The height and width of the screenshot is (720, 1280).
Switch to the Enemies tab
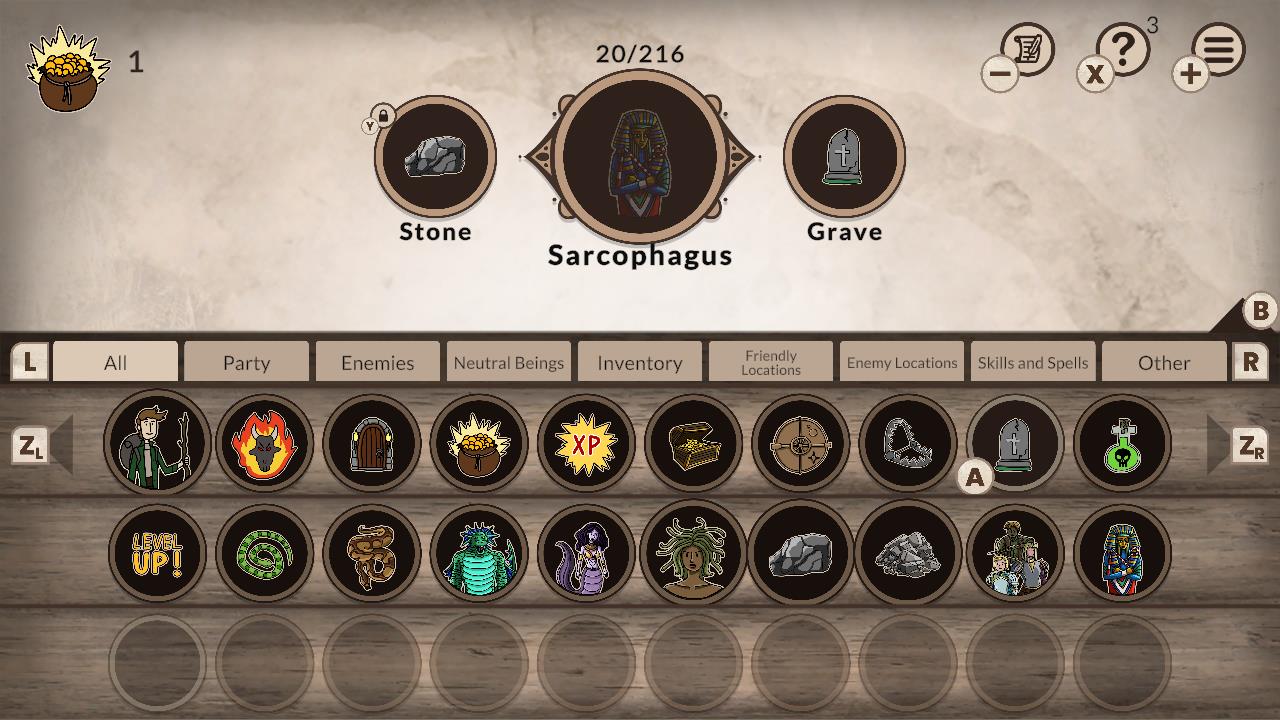(x=377, y=362)
